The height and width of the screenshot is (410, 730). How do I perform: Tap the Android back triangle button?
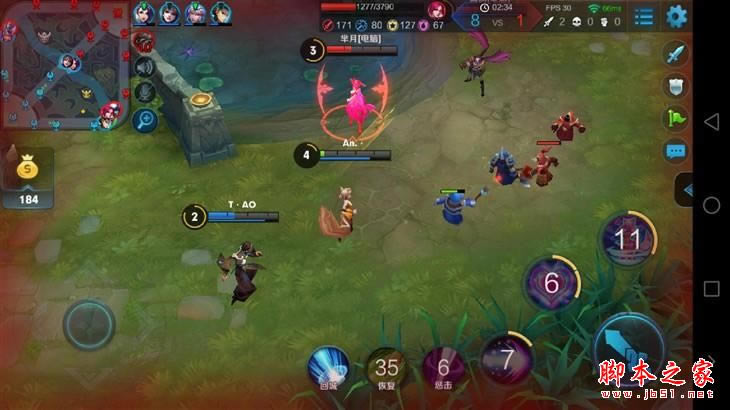[711, 121]
